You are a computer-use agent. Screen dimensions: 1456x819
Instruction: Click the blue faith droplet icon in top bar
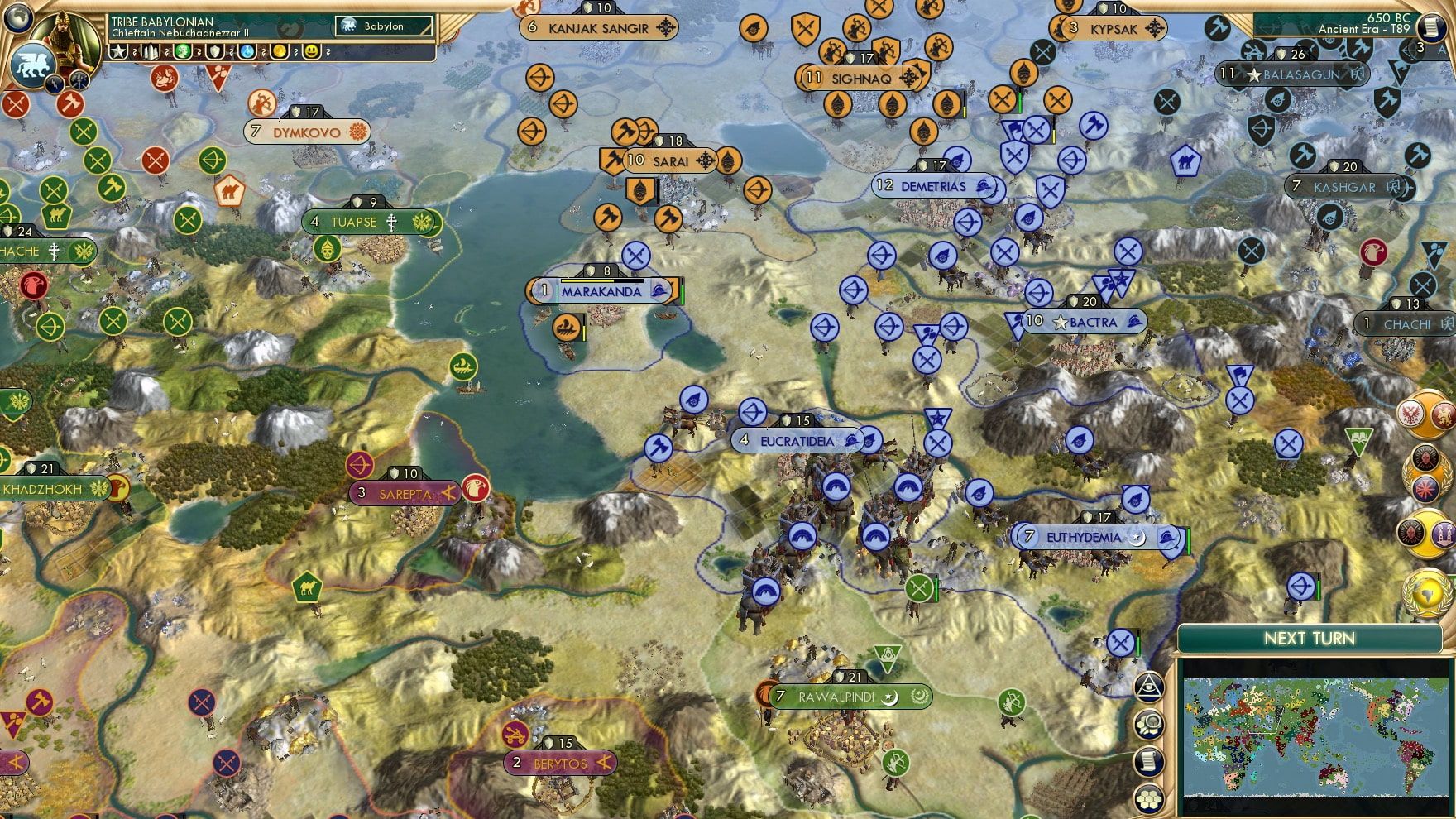click(248, 51)
